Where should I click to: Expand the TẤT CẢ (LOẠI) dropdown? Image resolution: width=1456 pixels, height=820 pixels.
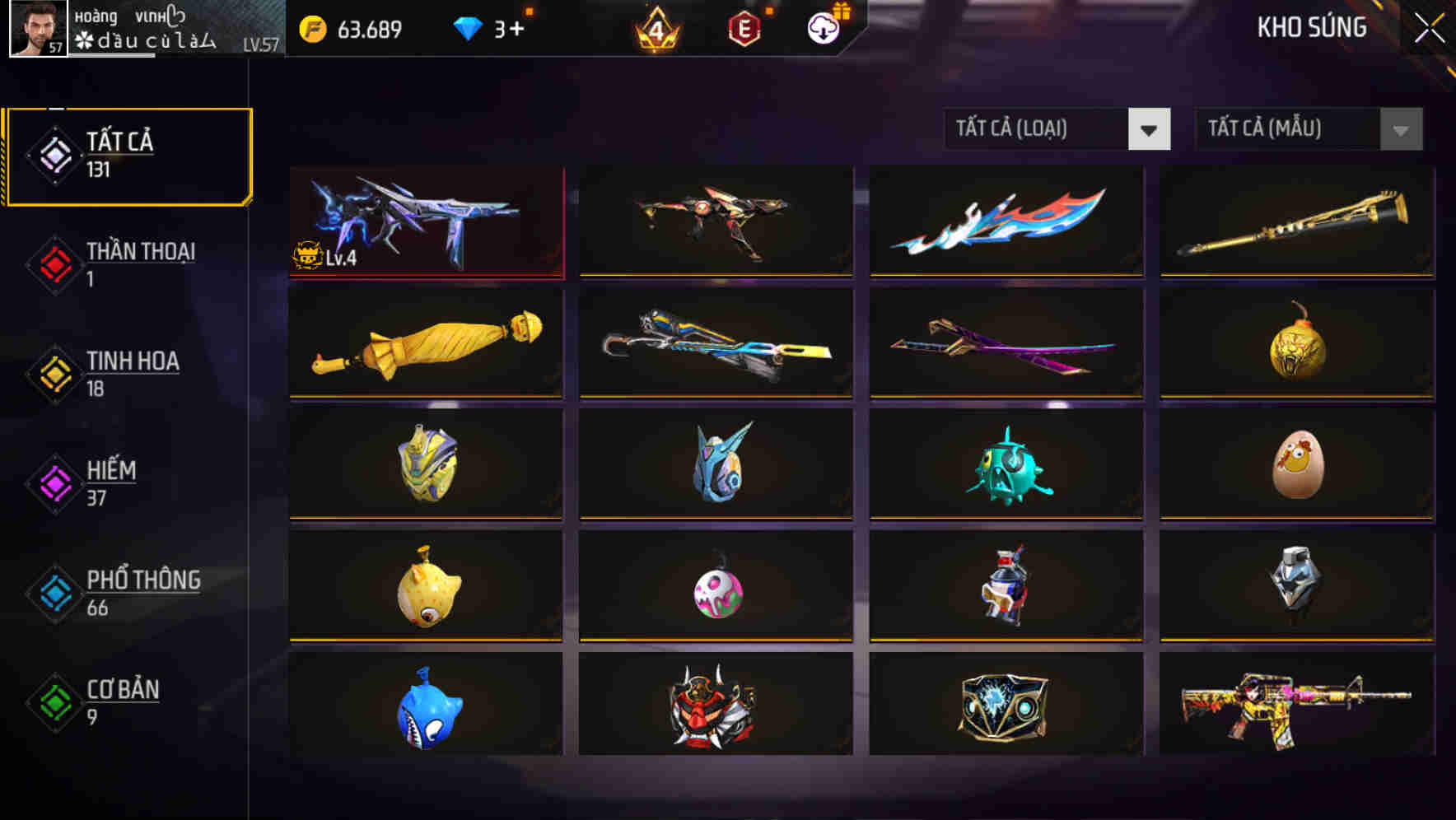(1039, 129)
